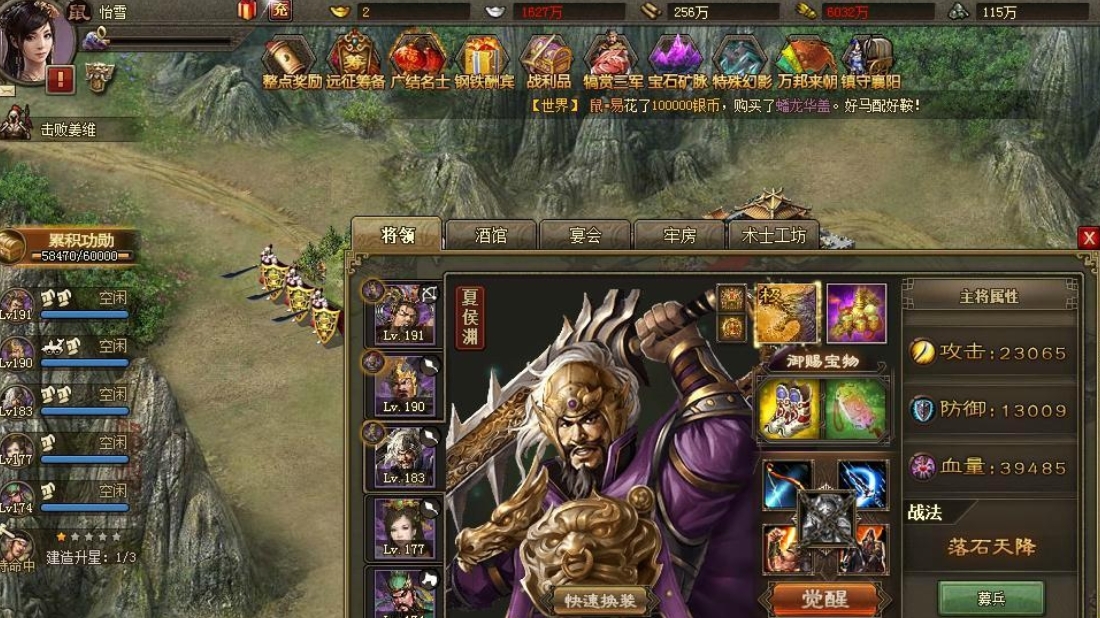Close the general panel with the red X
Image resolution: width=1100 pixels, height=618 pixels.
point(1088,238)
